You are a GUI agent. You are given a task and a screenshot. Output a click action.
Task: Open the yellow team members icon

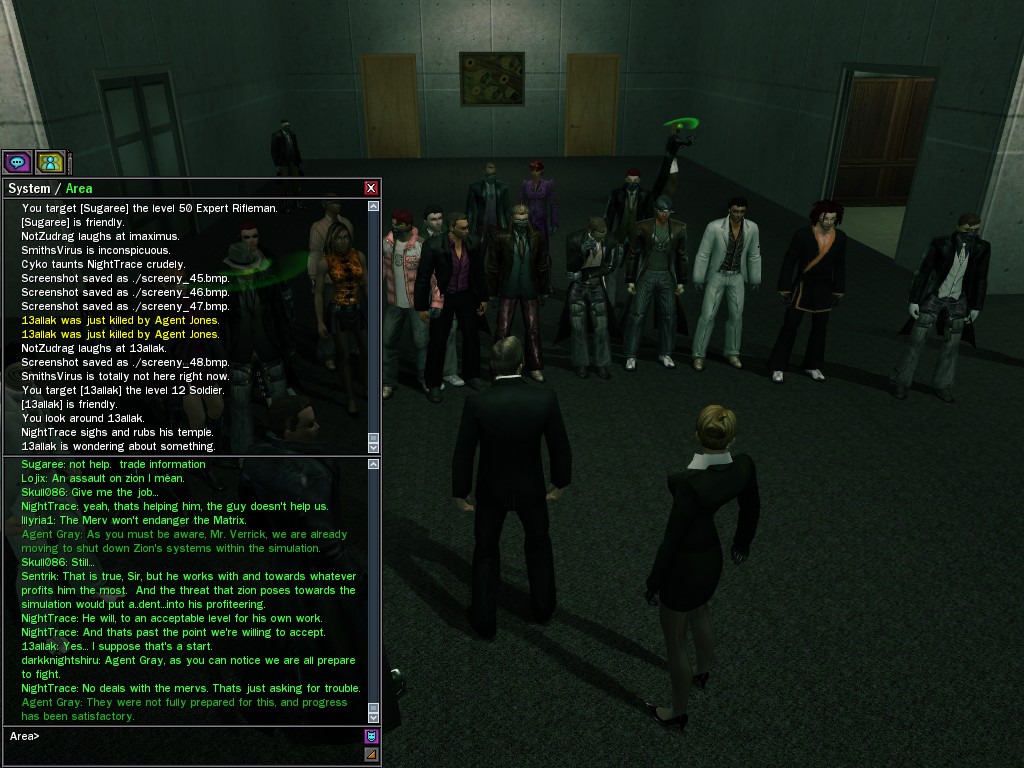coord(50,161)
